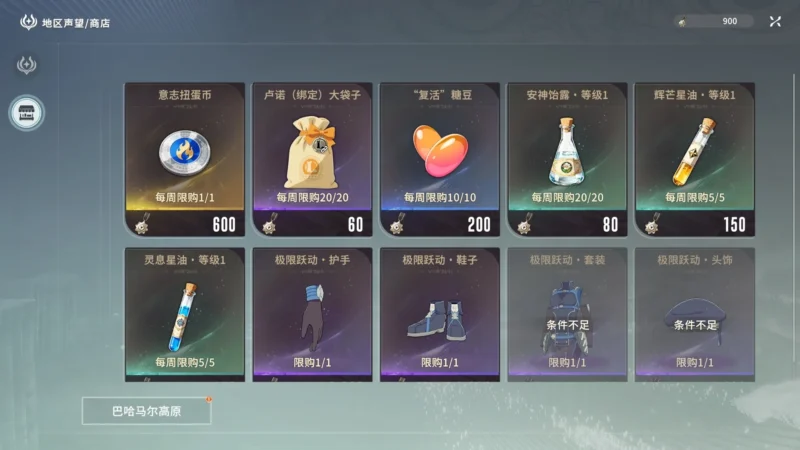
Task: Close the reputation shop screen
Action: pyautogui.click(x=775, y=21)
